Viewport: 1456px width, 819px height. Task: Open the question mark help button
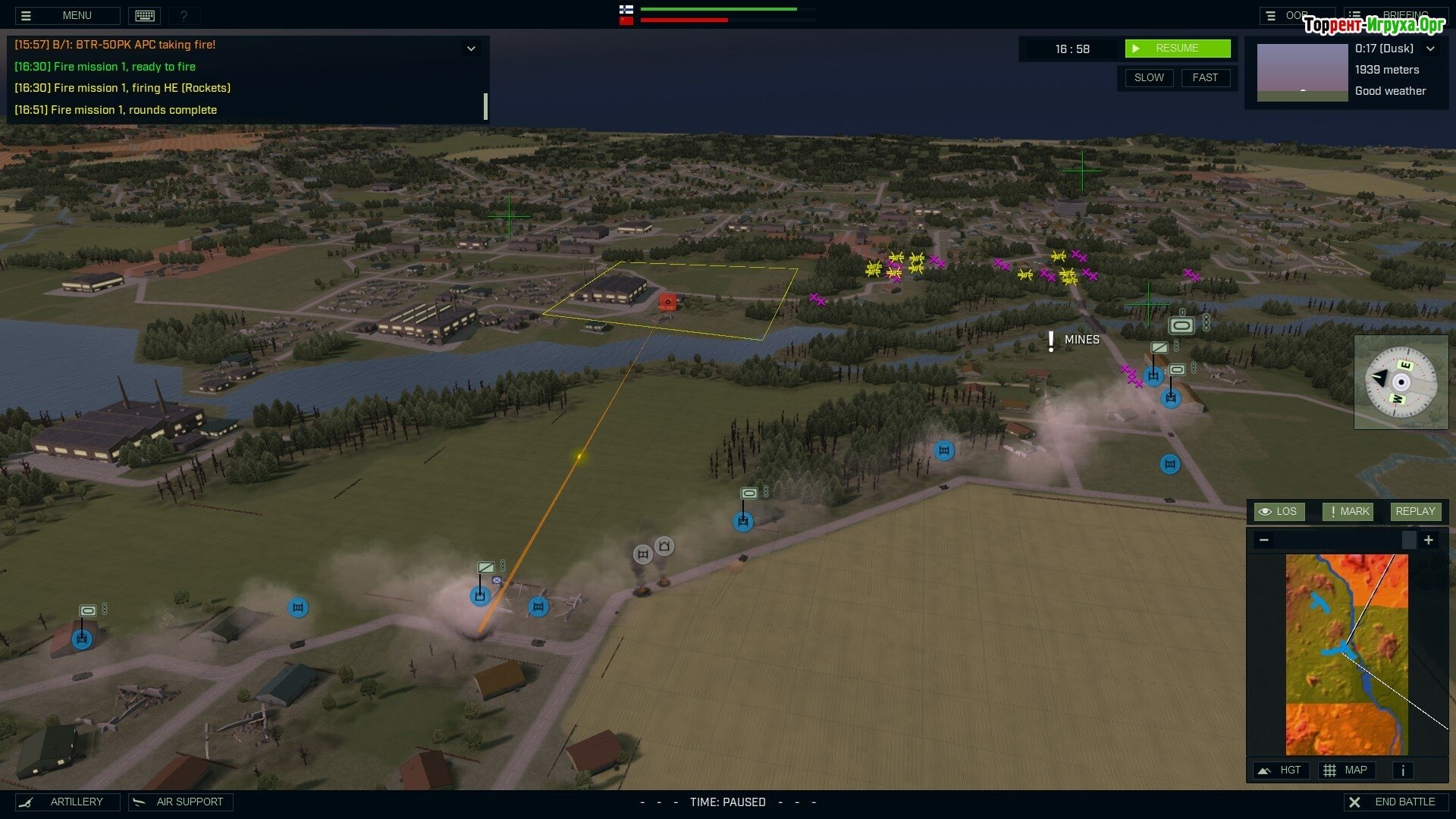coord(184,15)
